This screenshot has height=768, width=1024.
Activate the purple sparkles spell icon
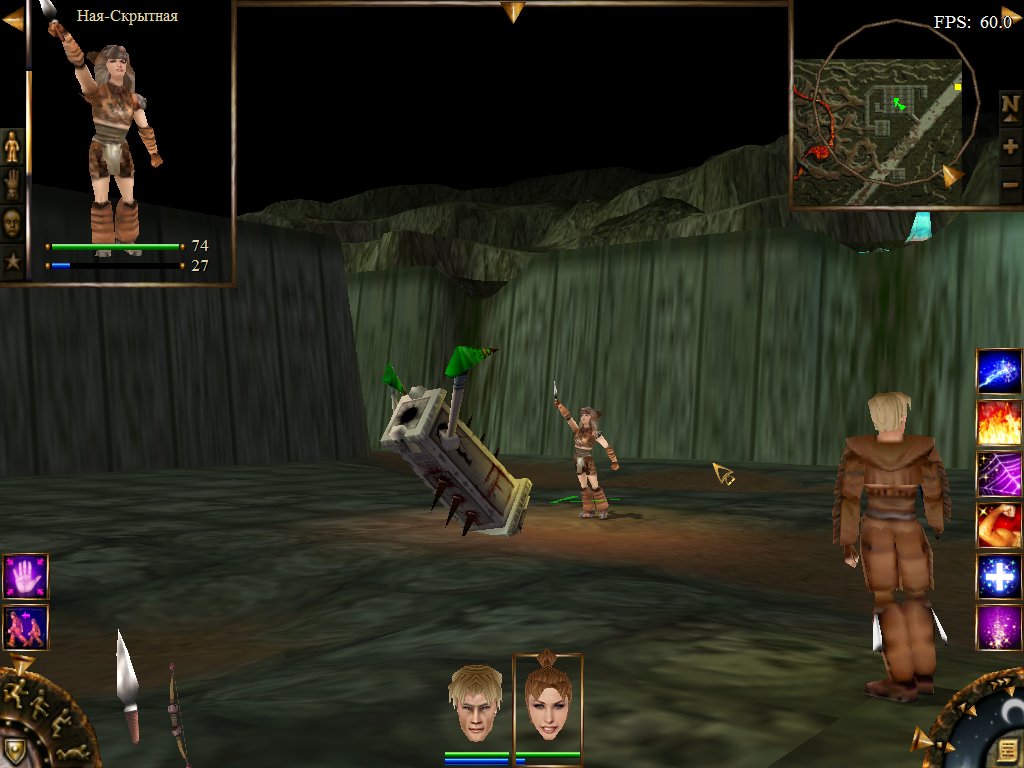[x=998, y=628]
